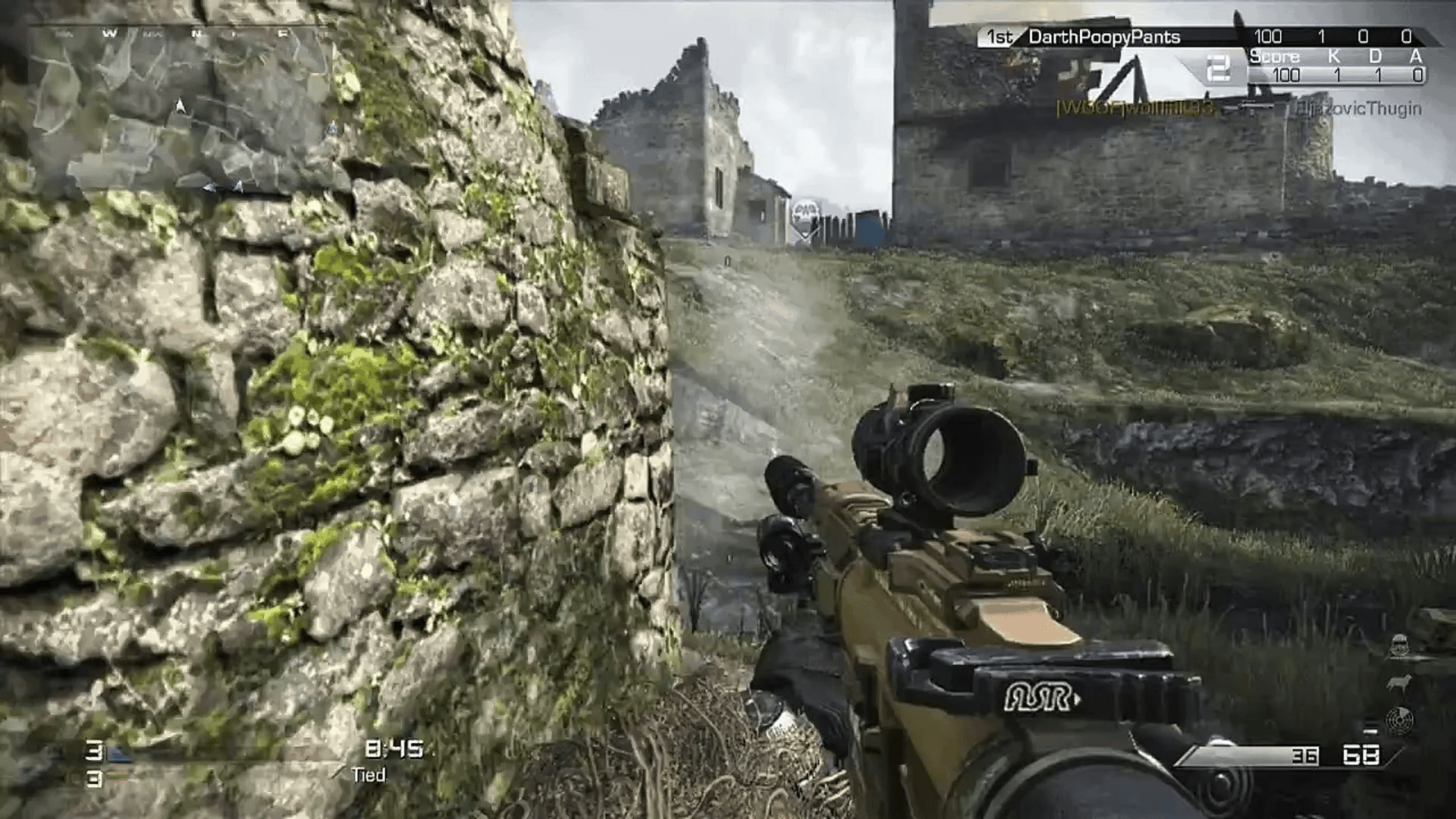Image resolution: width=1456 pixels, height=819 pixels.
Task: Activate the SAT COM radar killstreak icon
Action: [x=1401, y=720]
